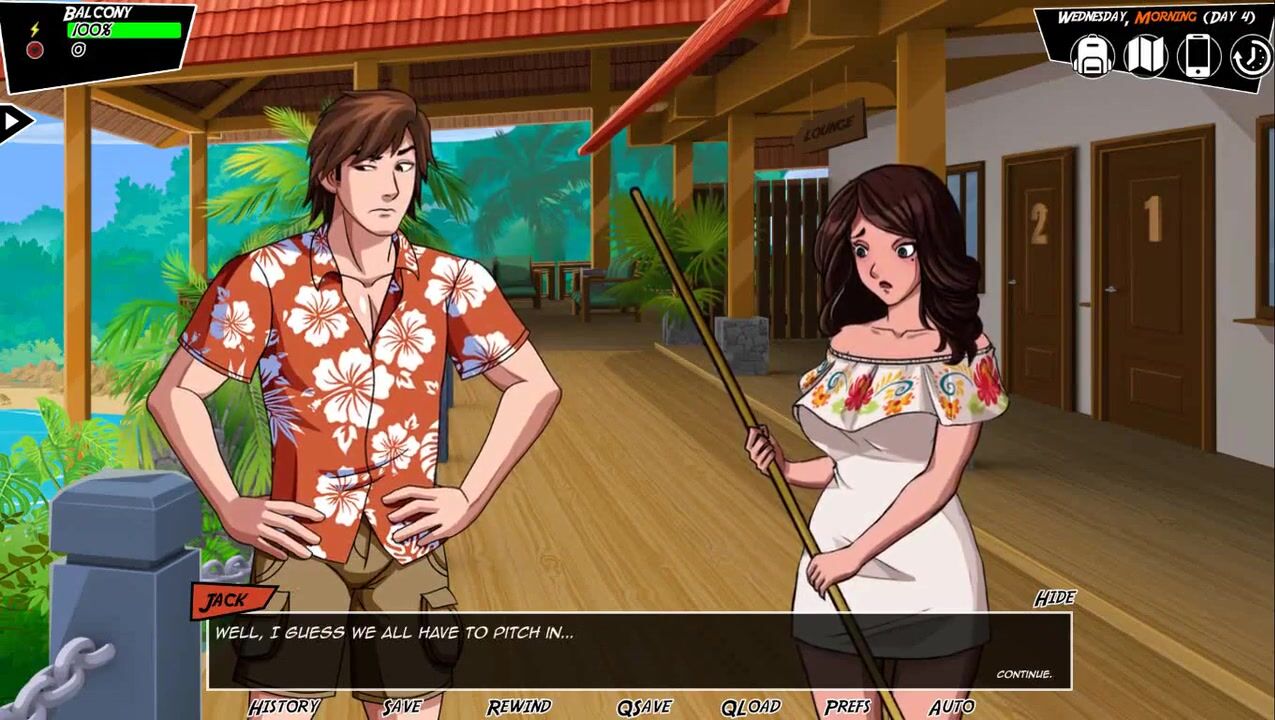Open the map icon

(1146, 55)
